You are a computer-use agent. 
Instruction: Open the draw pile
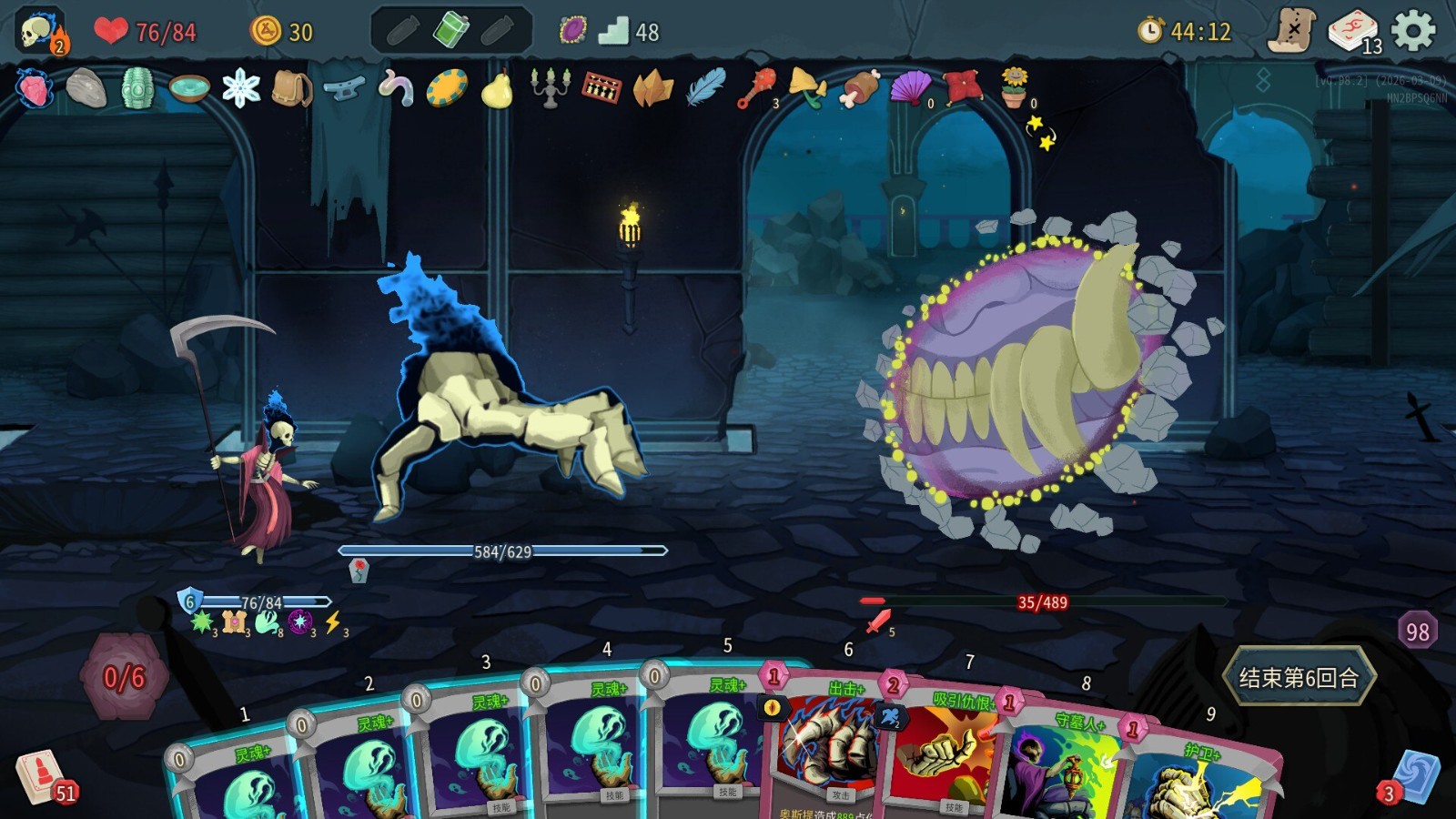click(41, 776)
